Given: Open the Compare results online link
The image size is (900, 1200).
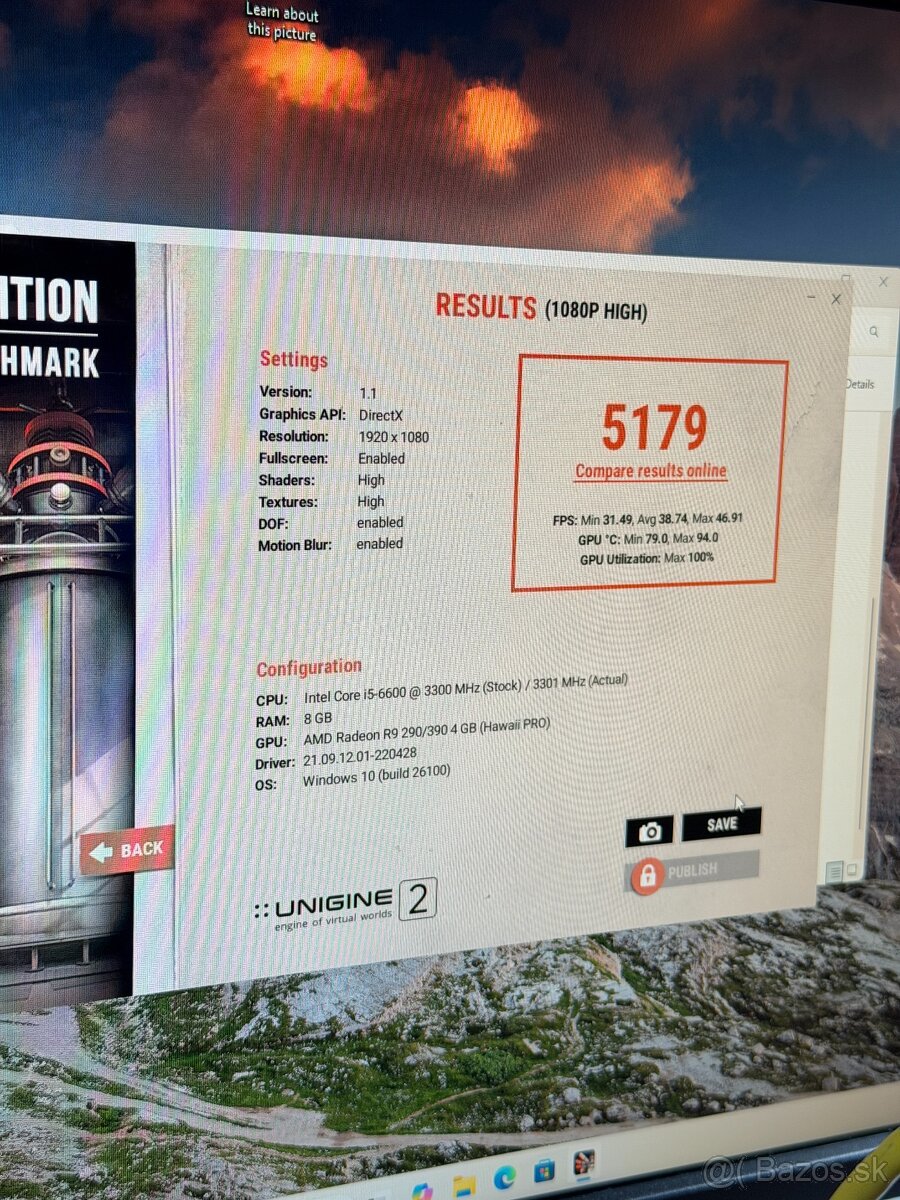Looking at the screenshot, I should pyautogui.click(x=651, y=471).
